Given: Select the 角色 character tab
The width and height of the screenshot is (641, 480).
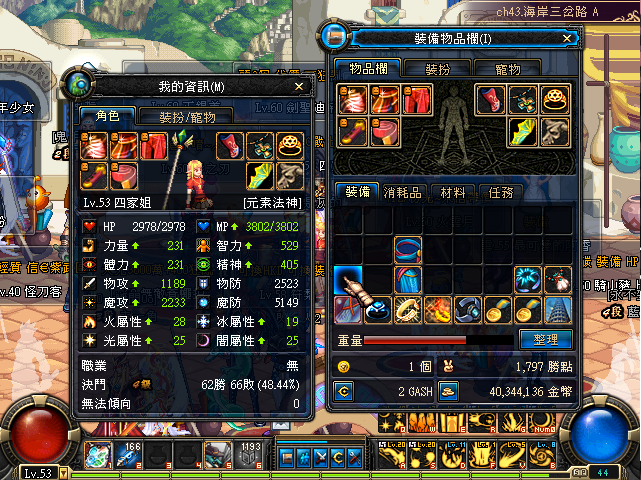Looking at the screenshot, I should click(x=106, y=116).
